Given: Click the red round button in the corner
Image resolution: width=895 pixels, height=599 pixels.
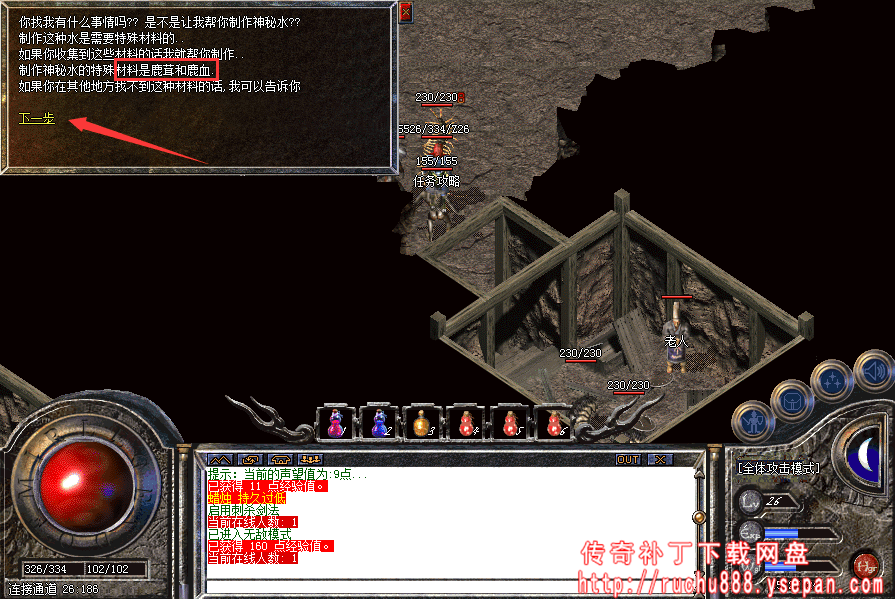Looking at the screenshot, I should (866, 566).
